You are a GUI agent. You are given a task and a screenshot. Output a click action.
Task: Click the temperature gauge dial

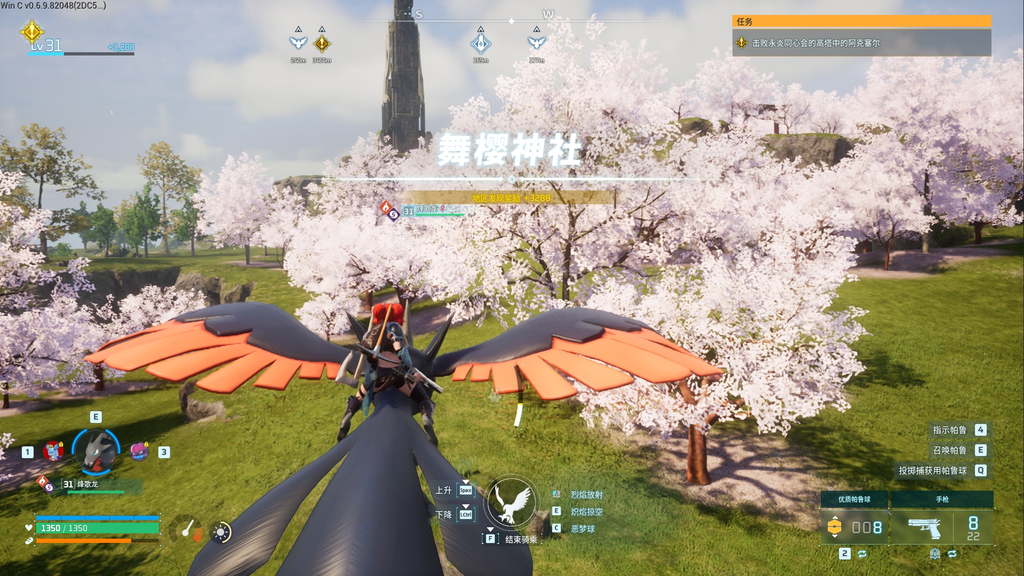(186, 530)
